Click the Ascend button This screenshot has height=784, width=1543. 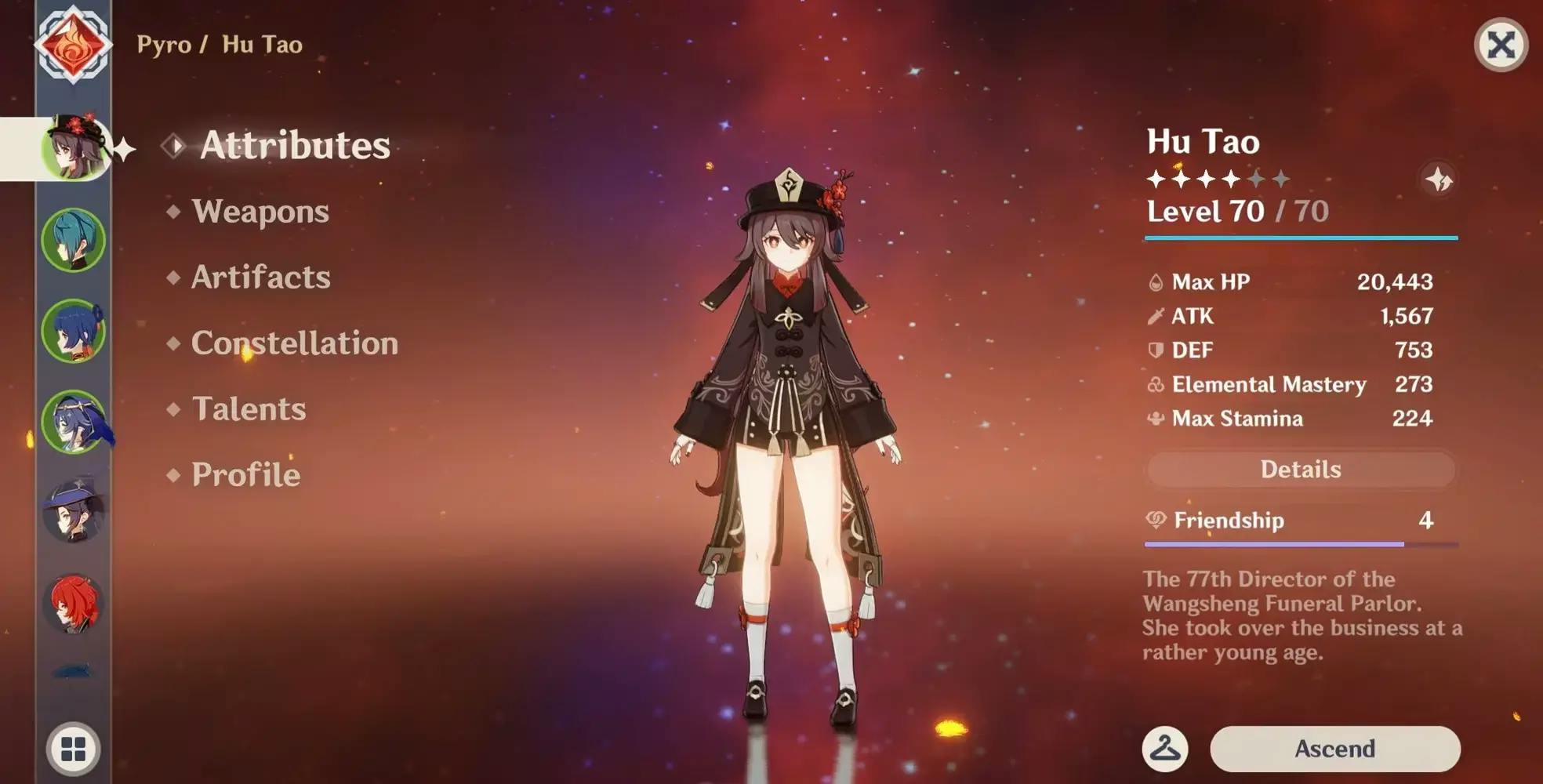tap(1334, 749)
